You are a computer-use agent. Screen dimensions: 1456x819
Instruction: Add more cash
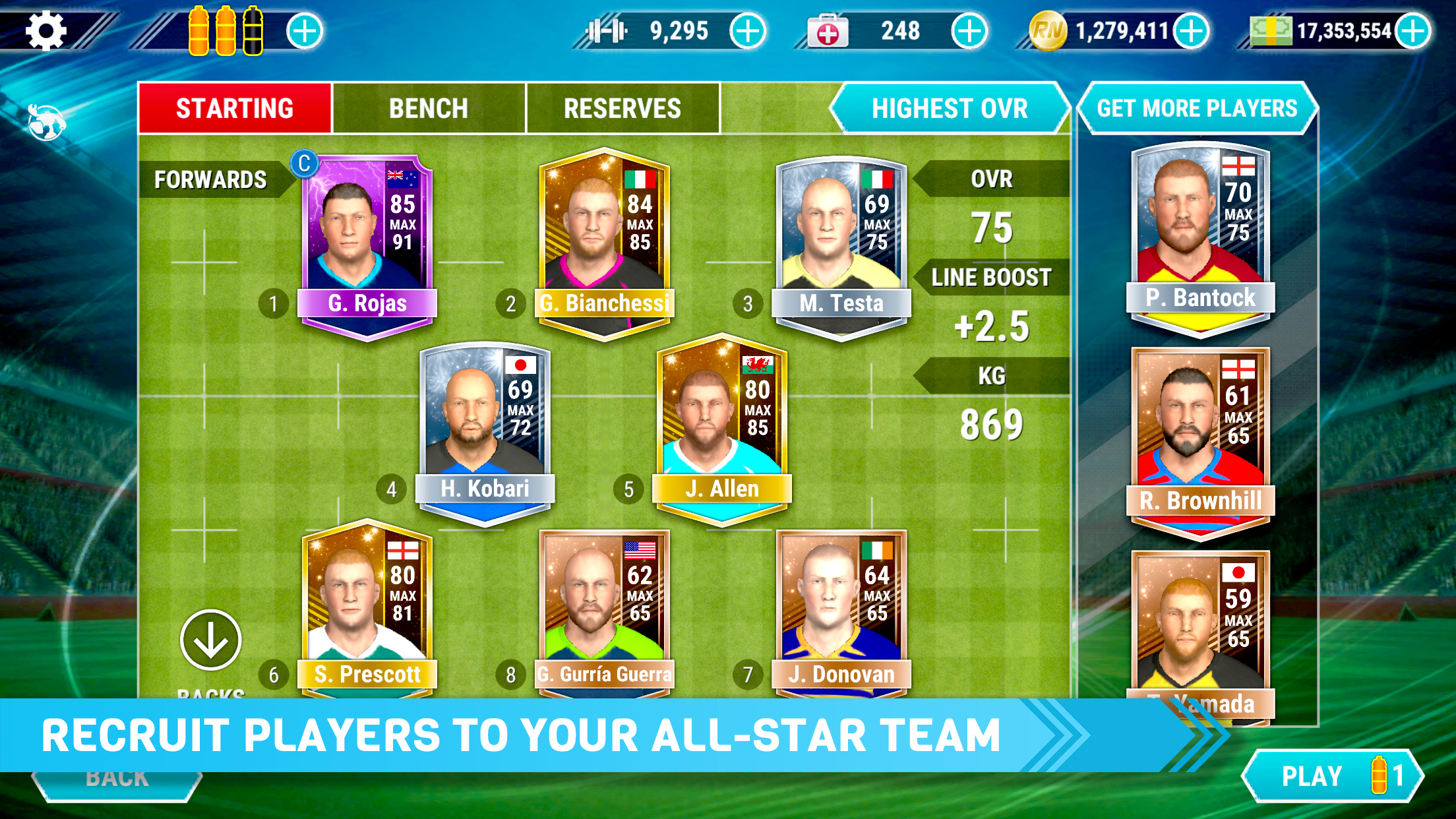tap(1413, 30)
